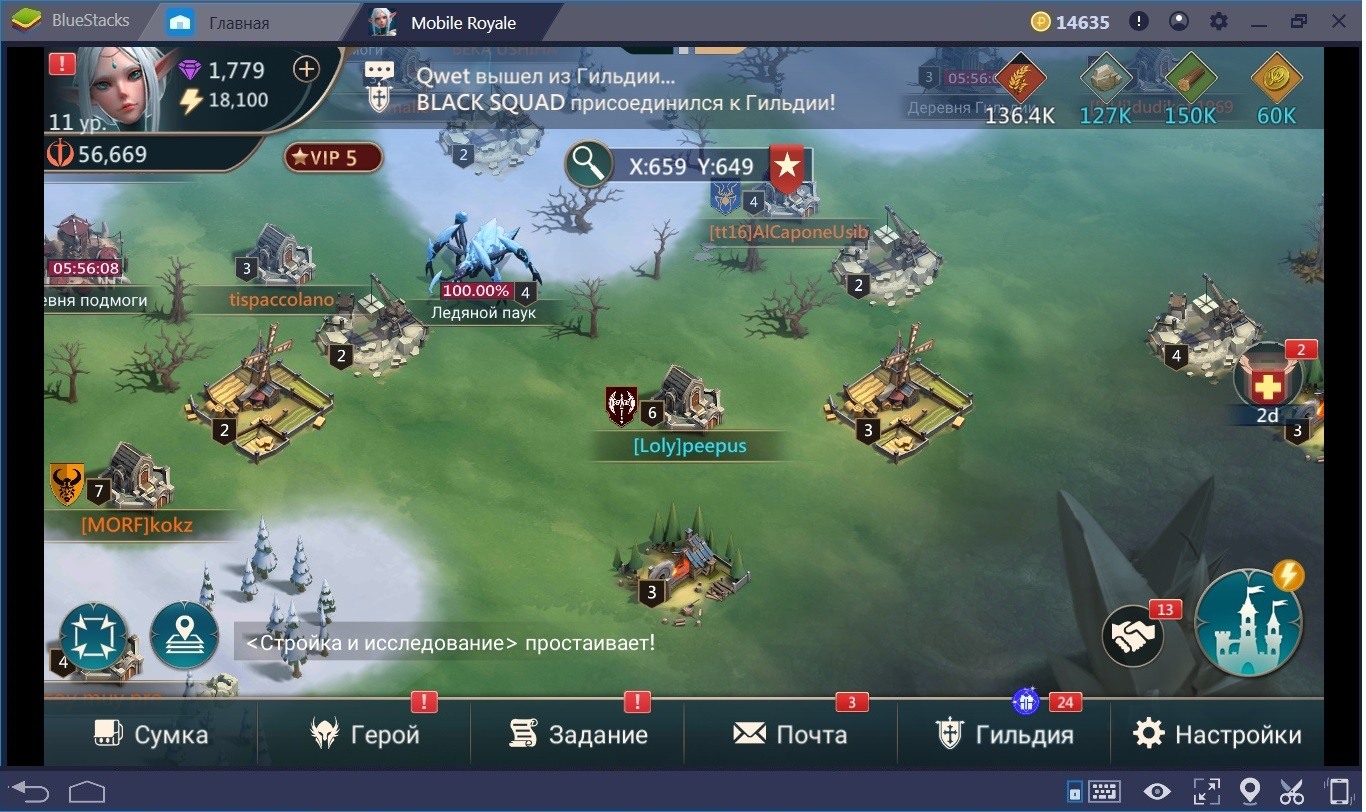Open the Почта mail menu
The width and height of the screenshot is (1366, 812).
tap(790, 735)
